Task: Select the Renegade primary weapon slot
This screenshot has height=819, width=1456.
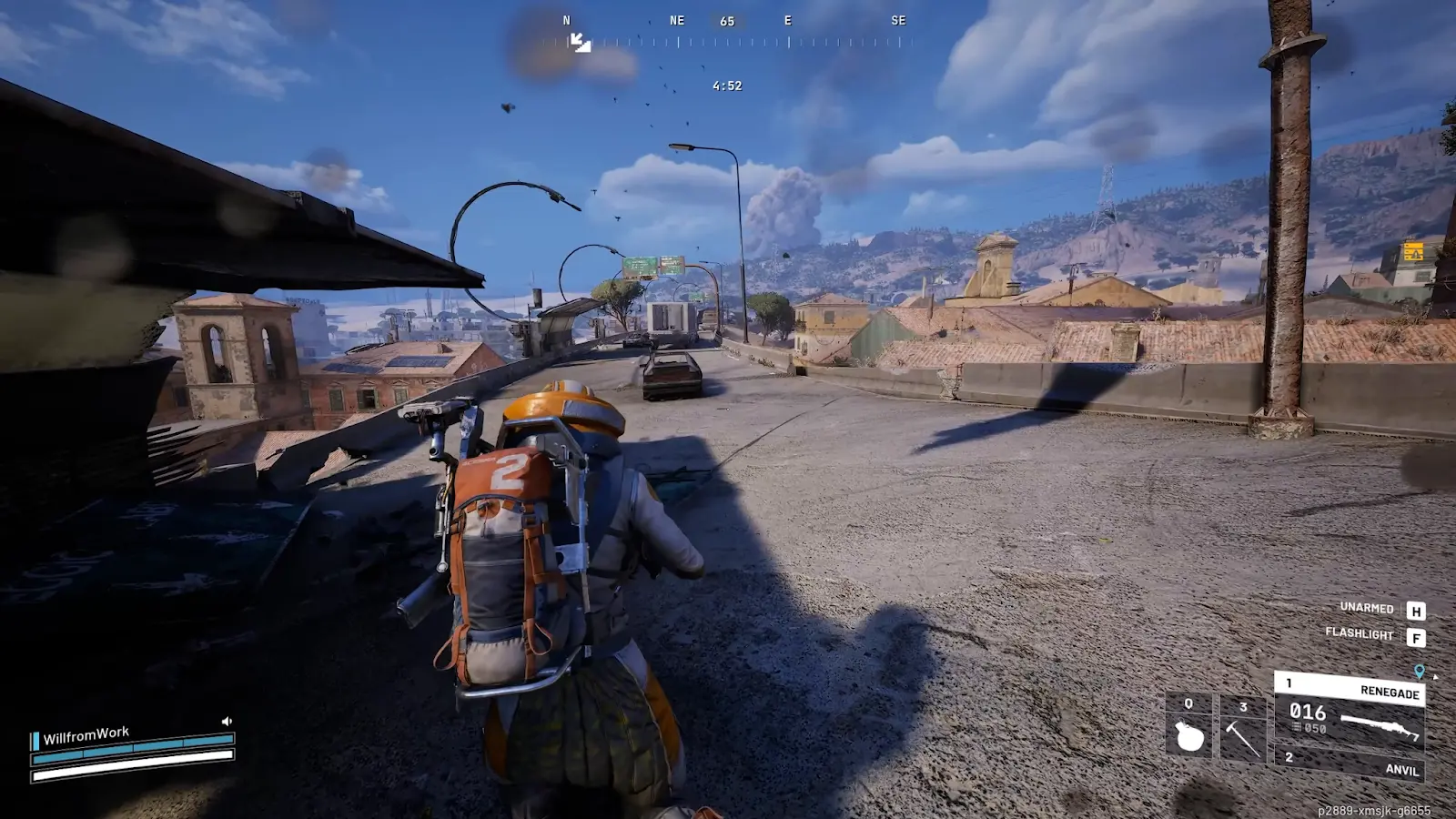Action: (x=1350, y=708)
